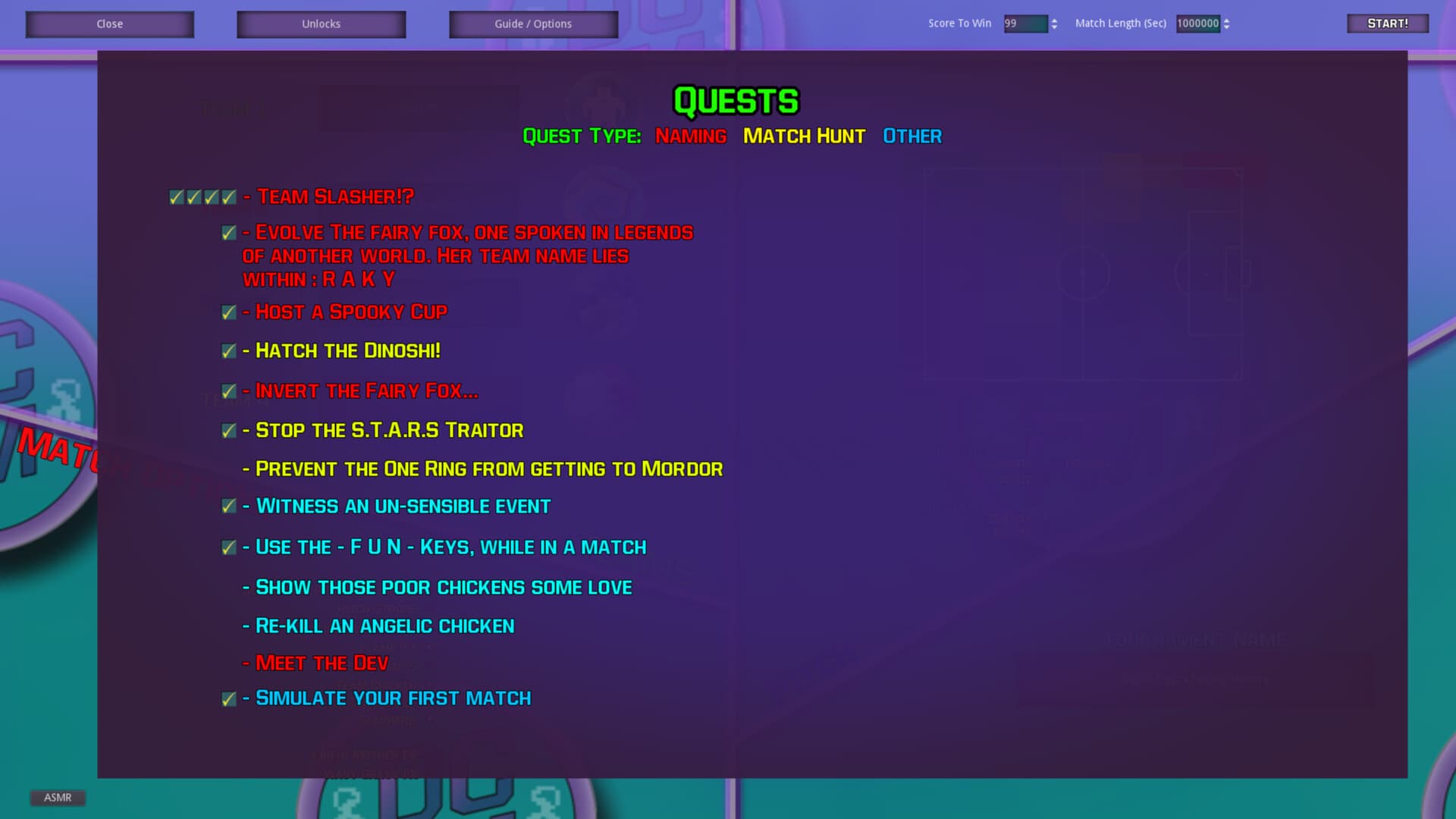Toggle the Simulate your first match checkmark
The width and height of the screenshot is (1456, 819).
pos(228,698)
